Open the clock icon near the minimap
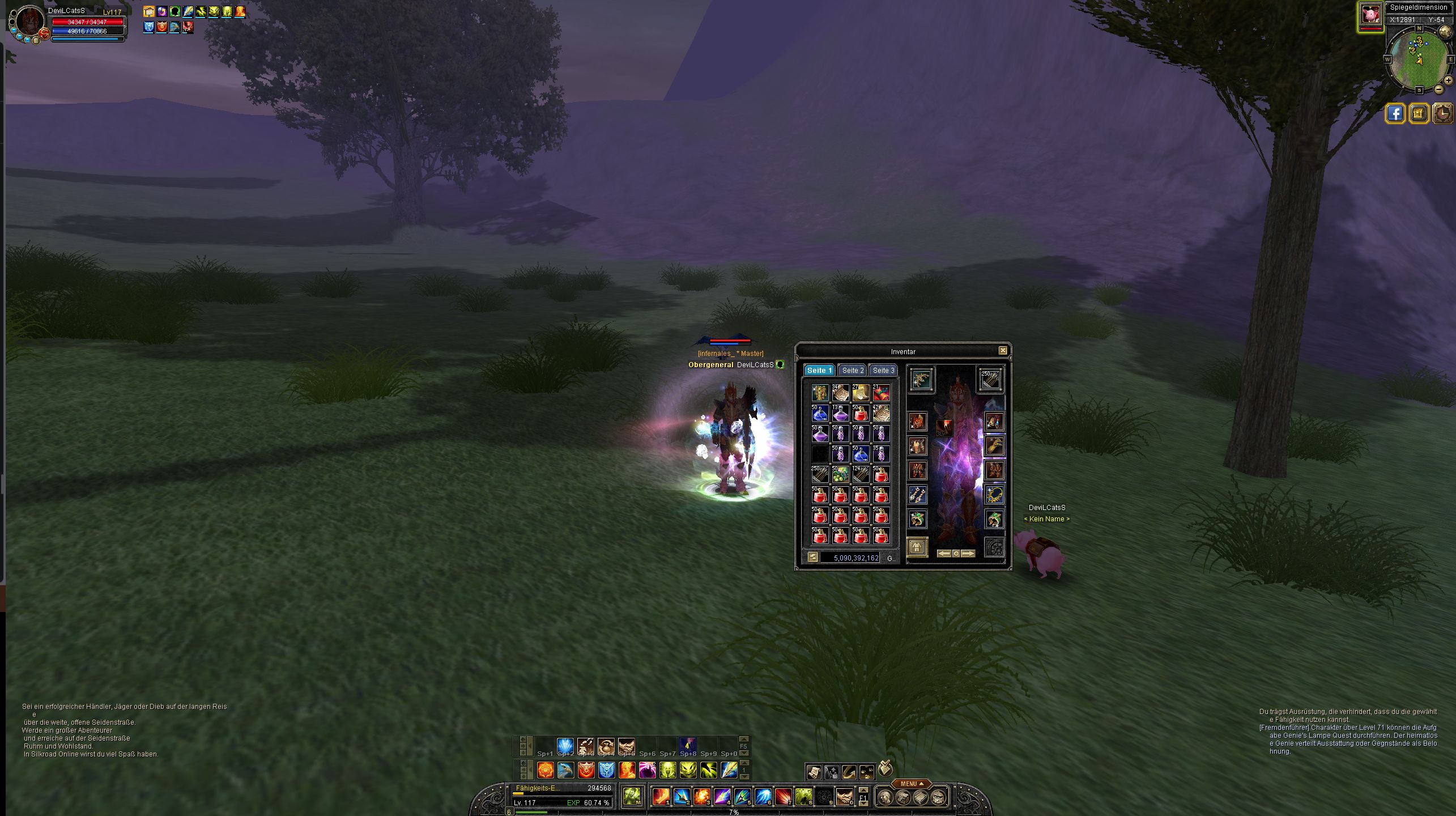The width and height of the screenshot is (1456, 816). tap(1444, 113)
